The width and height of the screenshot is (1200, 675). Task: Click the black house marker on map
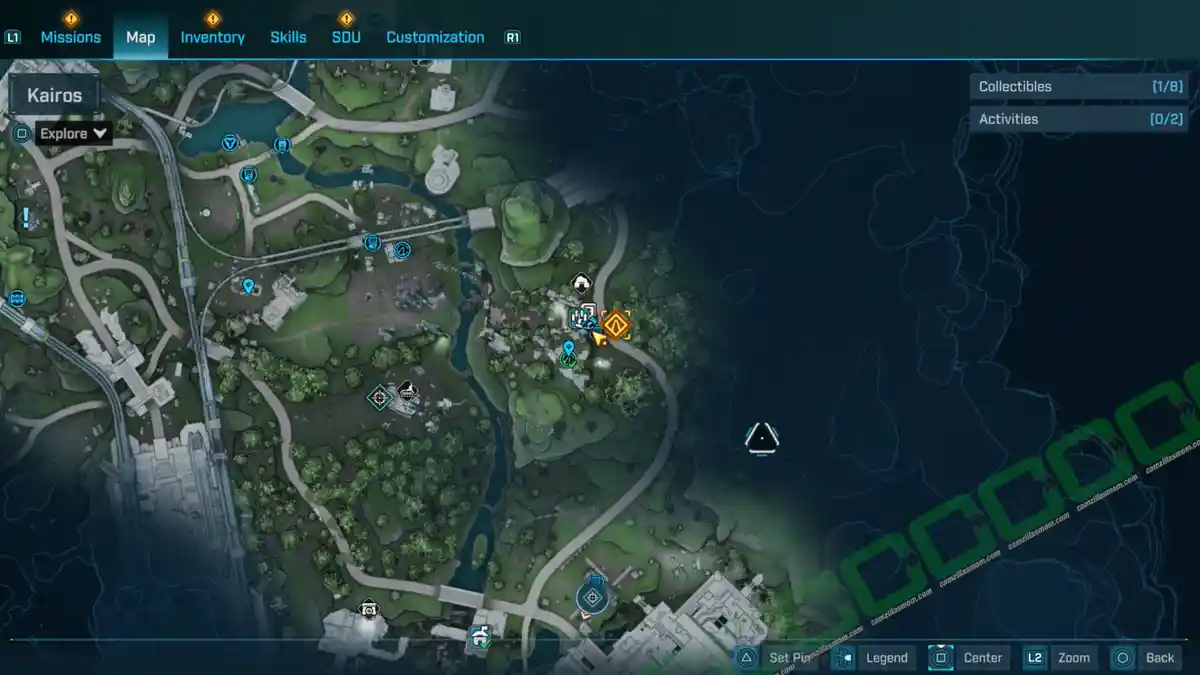(x=580, y=284)
